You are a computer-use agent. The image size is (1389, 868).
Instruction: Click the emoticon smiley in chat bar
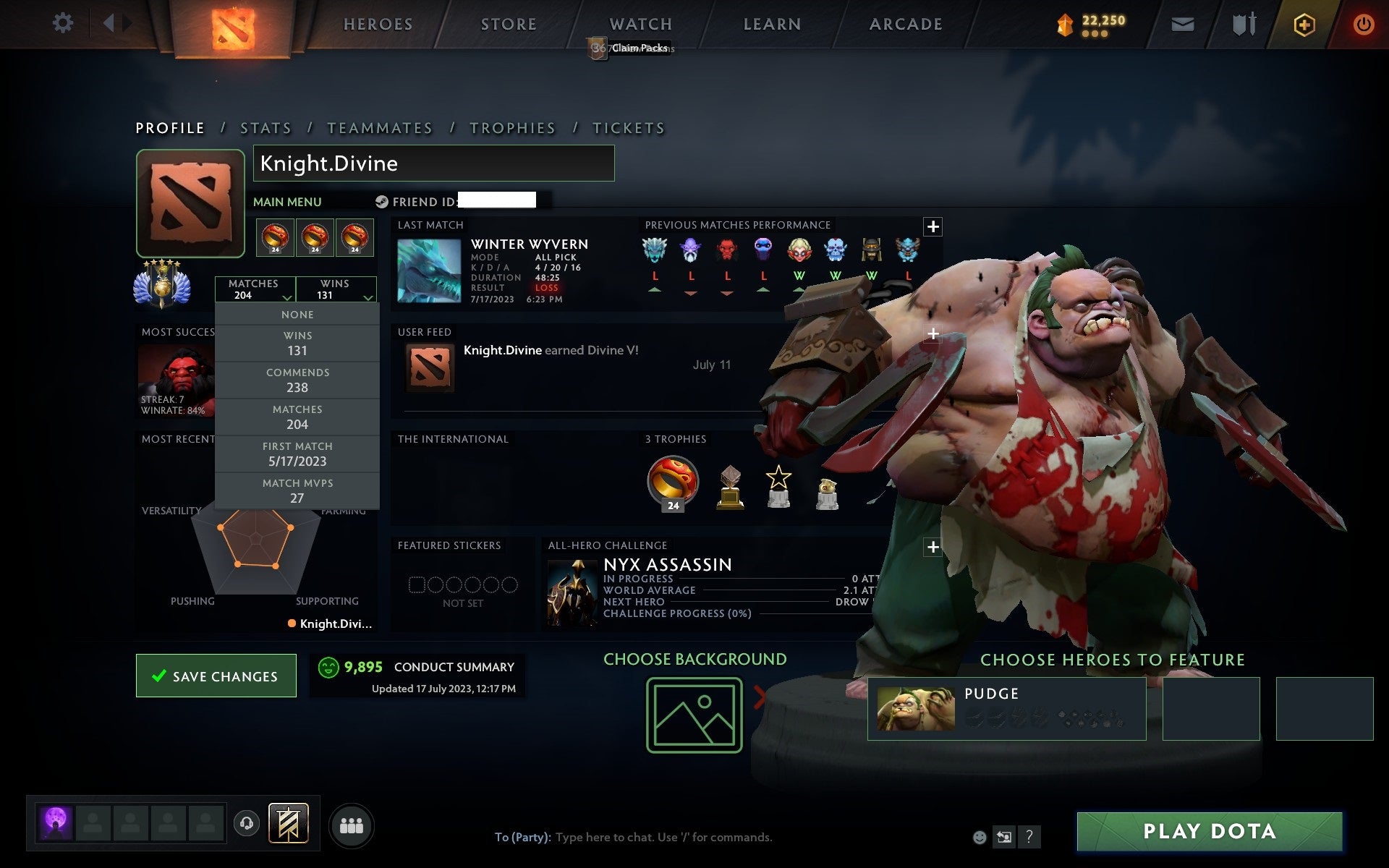pyautogui.click(x=980, y=837)
